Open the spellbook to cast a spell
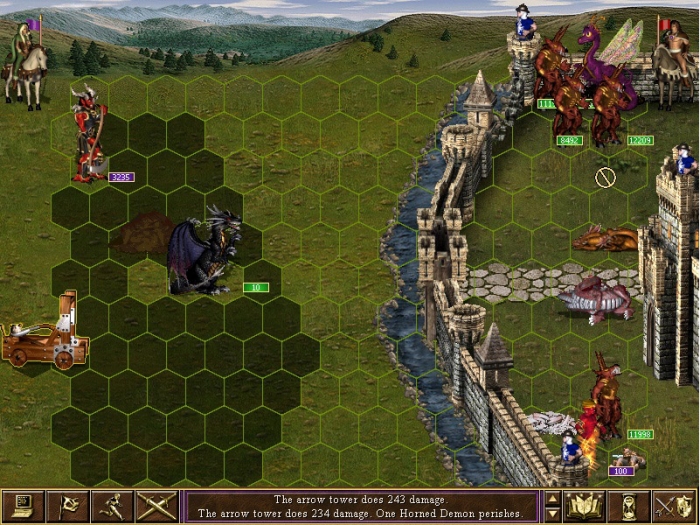The height and width of the screenshot is (525, 700). [584, 506]
